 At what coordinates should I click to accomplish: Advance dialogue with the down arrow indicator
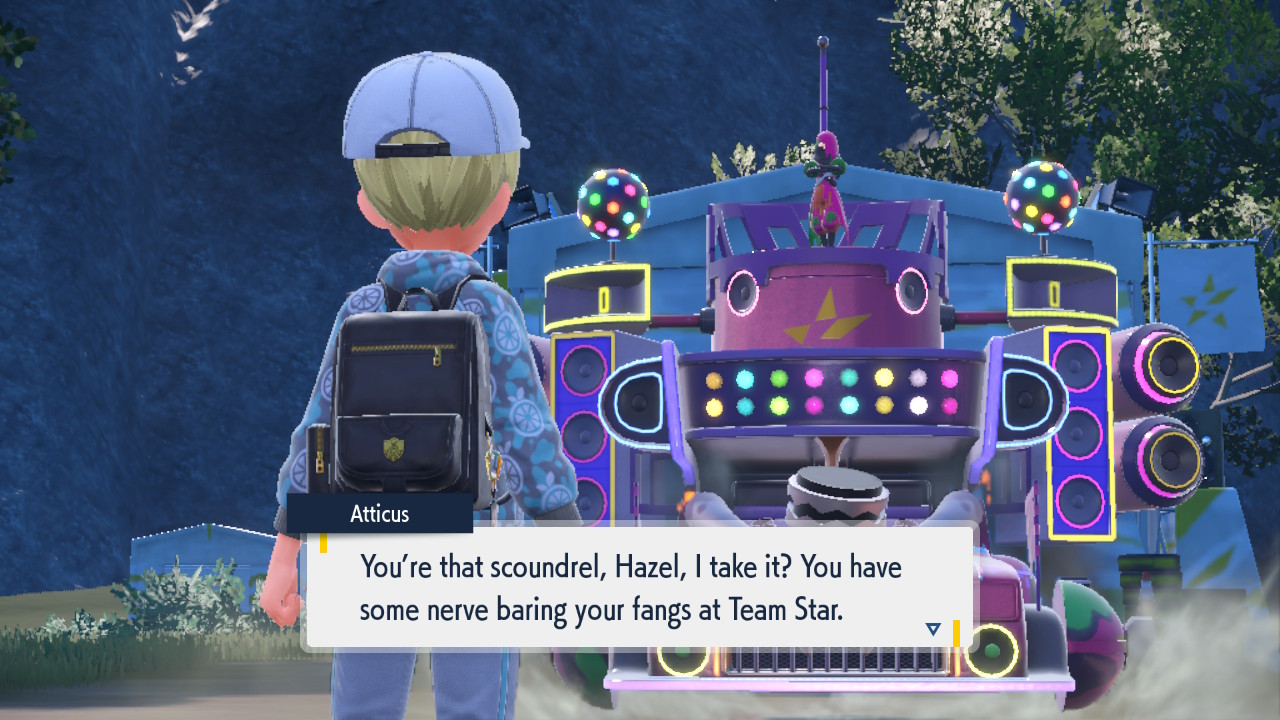point(933,628)
